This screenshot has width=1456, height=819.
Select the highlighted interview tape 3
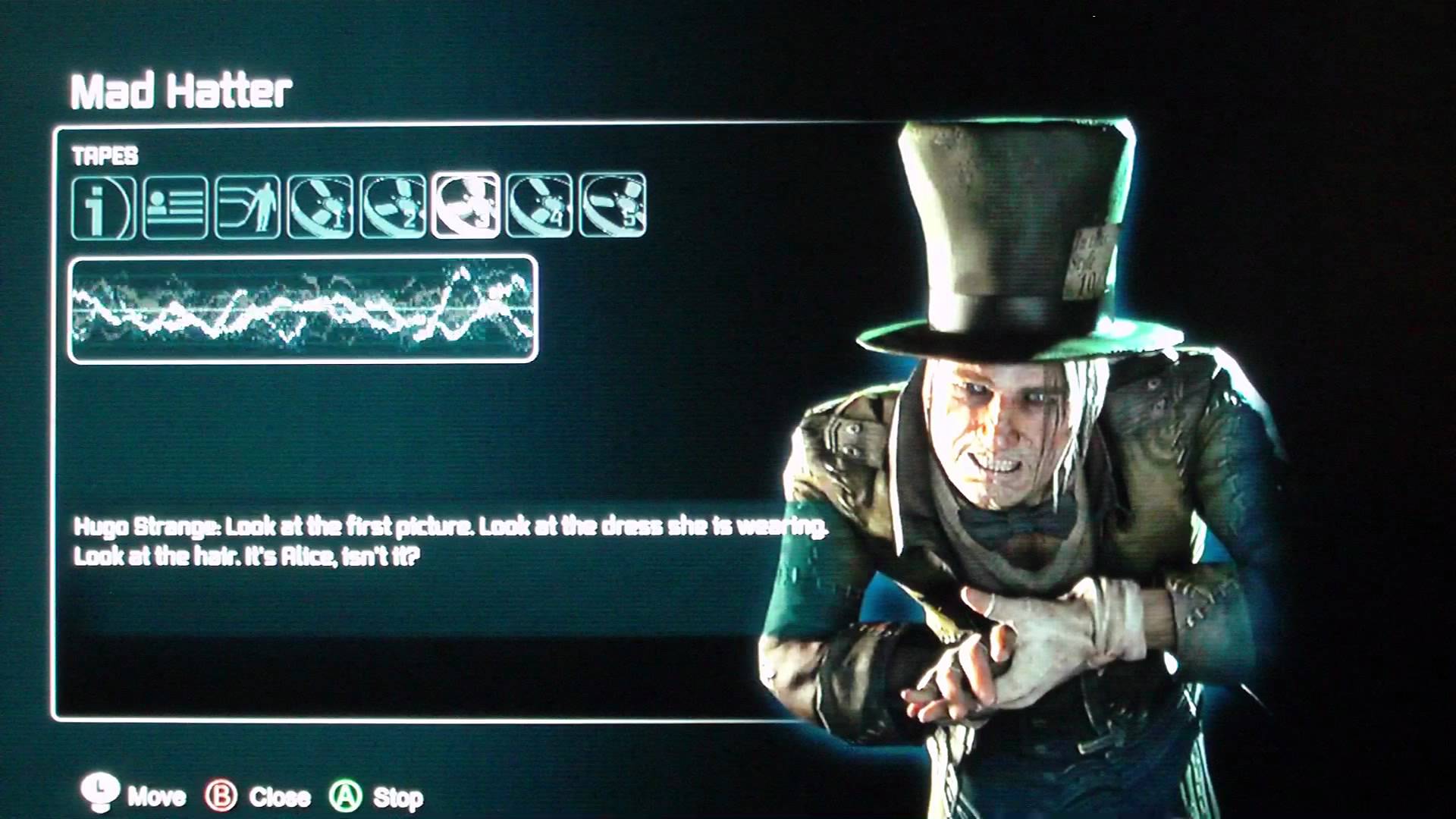coord(466,206)
